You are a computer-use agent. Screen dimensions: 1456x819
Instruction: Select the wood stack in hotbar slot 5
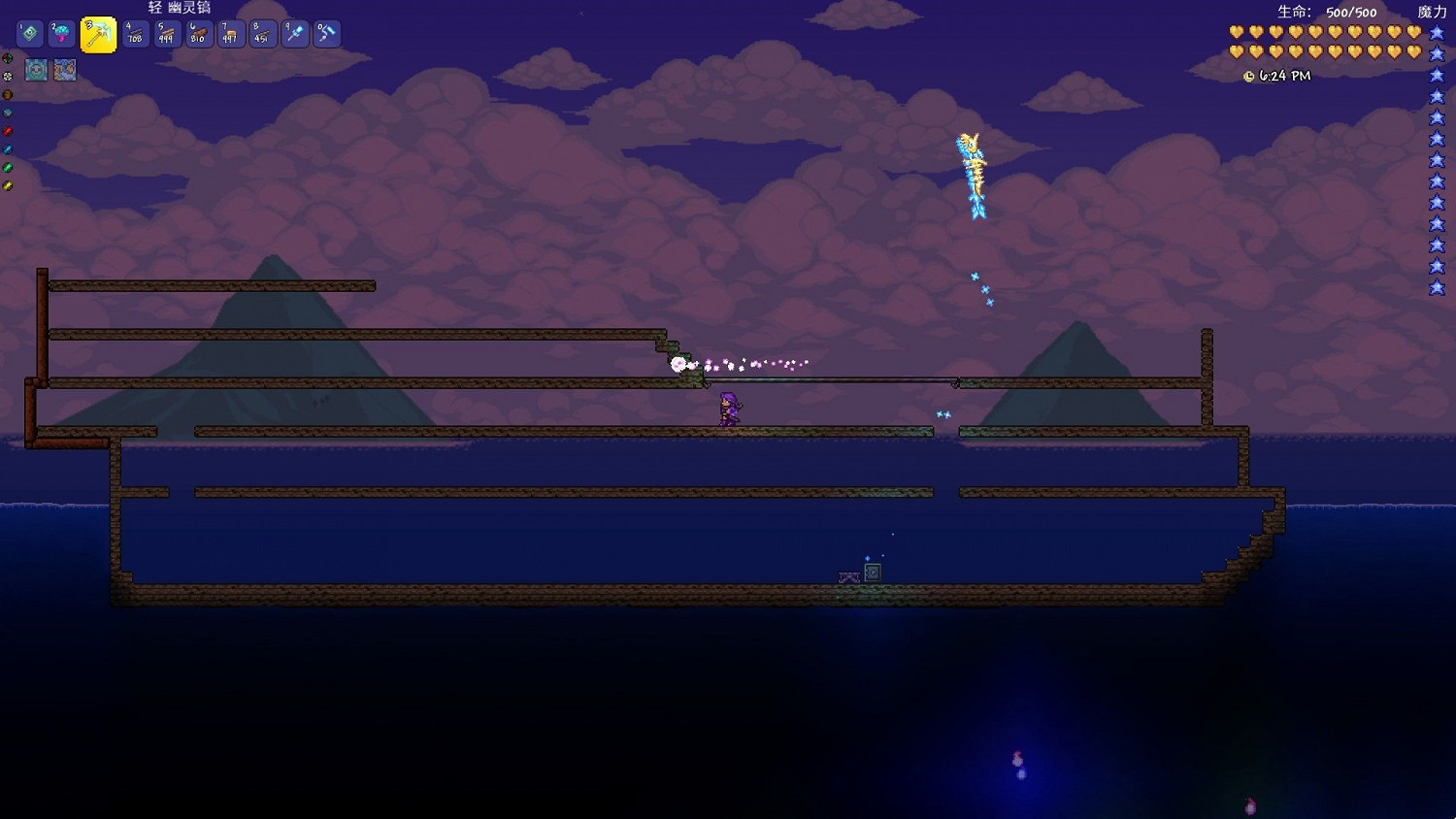[167, 33]
